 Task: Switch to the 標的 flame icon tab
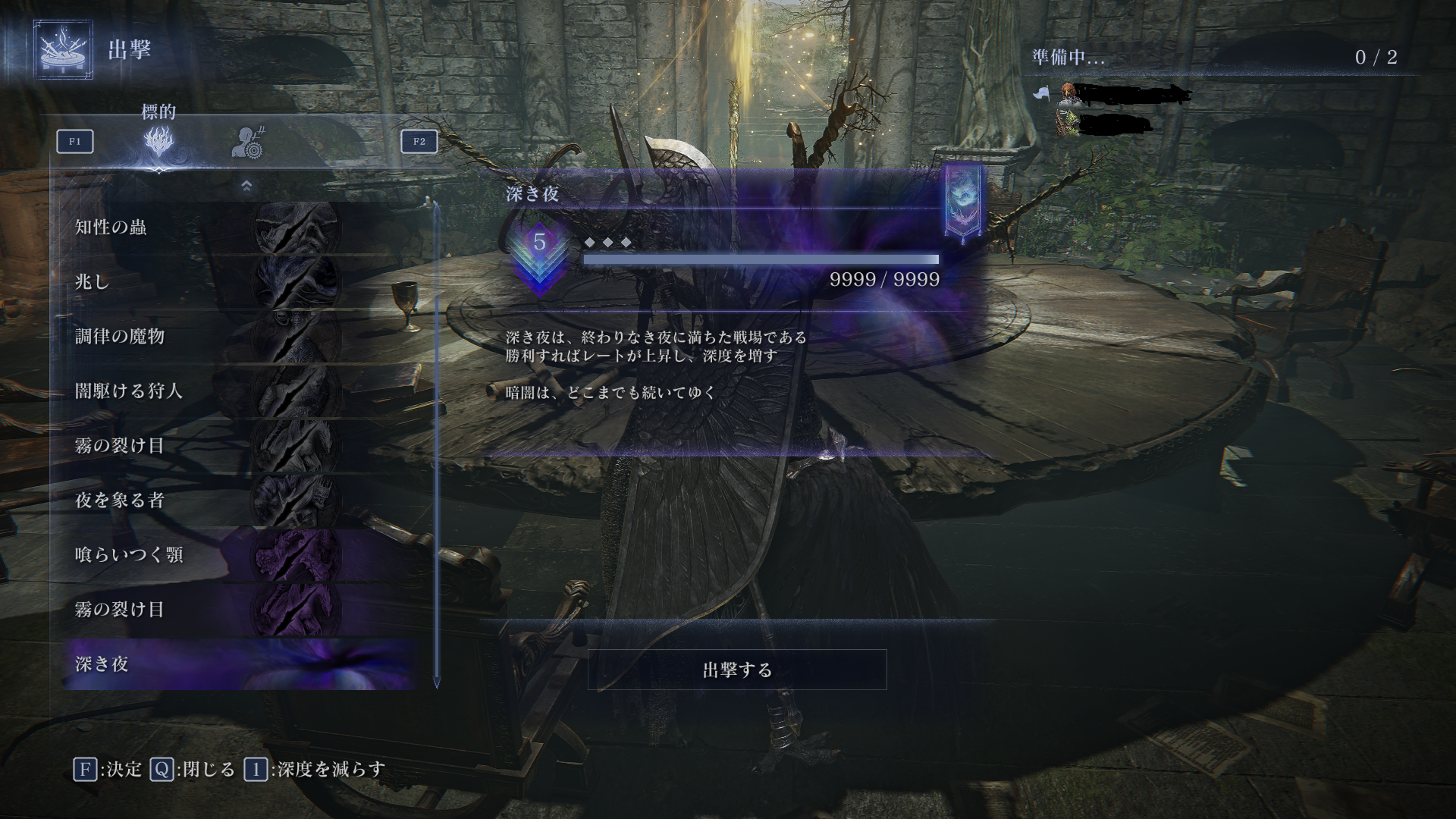point(159,142)
